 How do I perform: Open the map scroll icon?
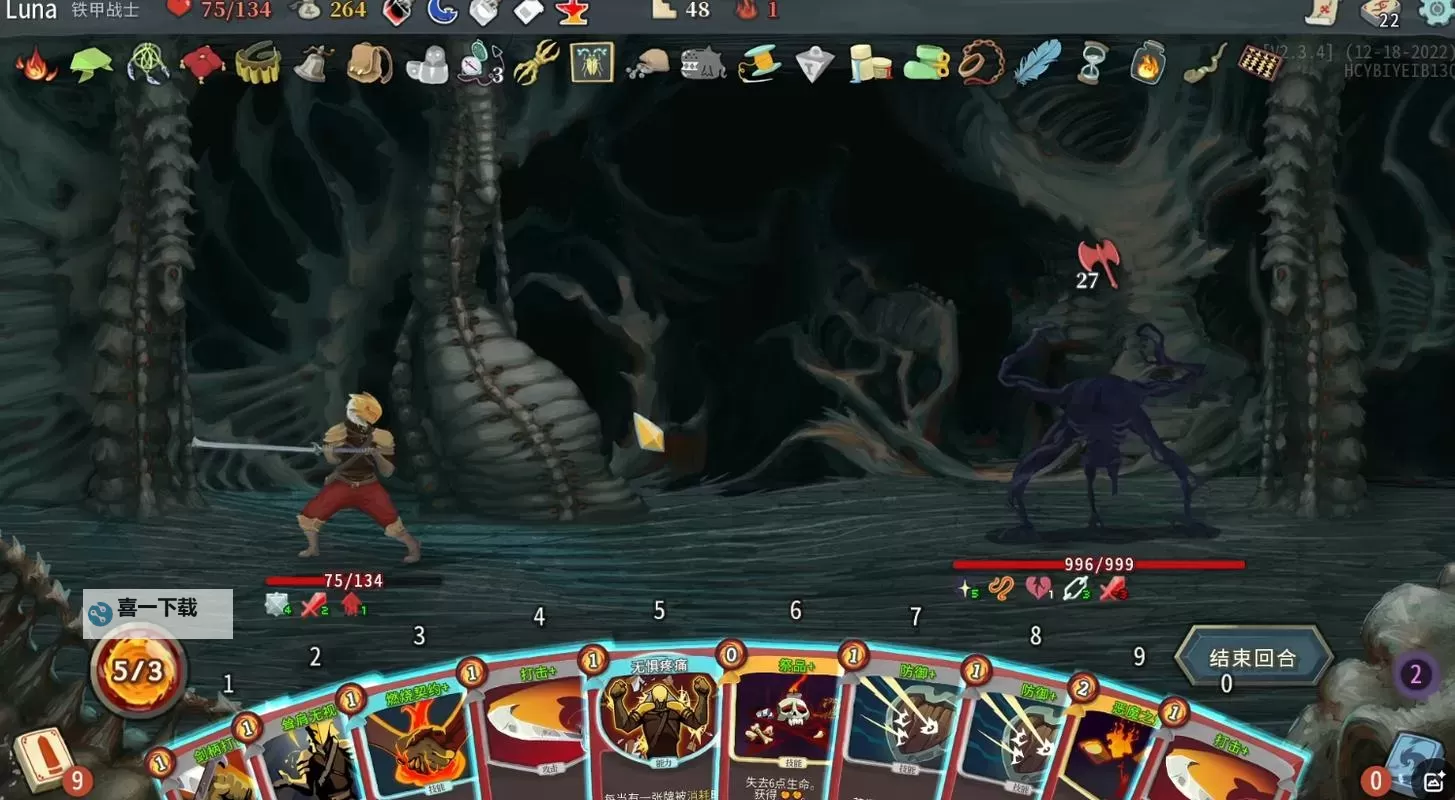1323,12
